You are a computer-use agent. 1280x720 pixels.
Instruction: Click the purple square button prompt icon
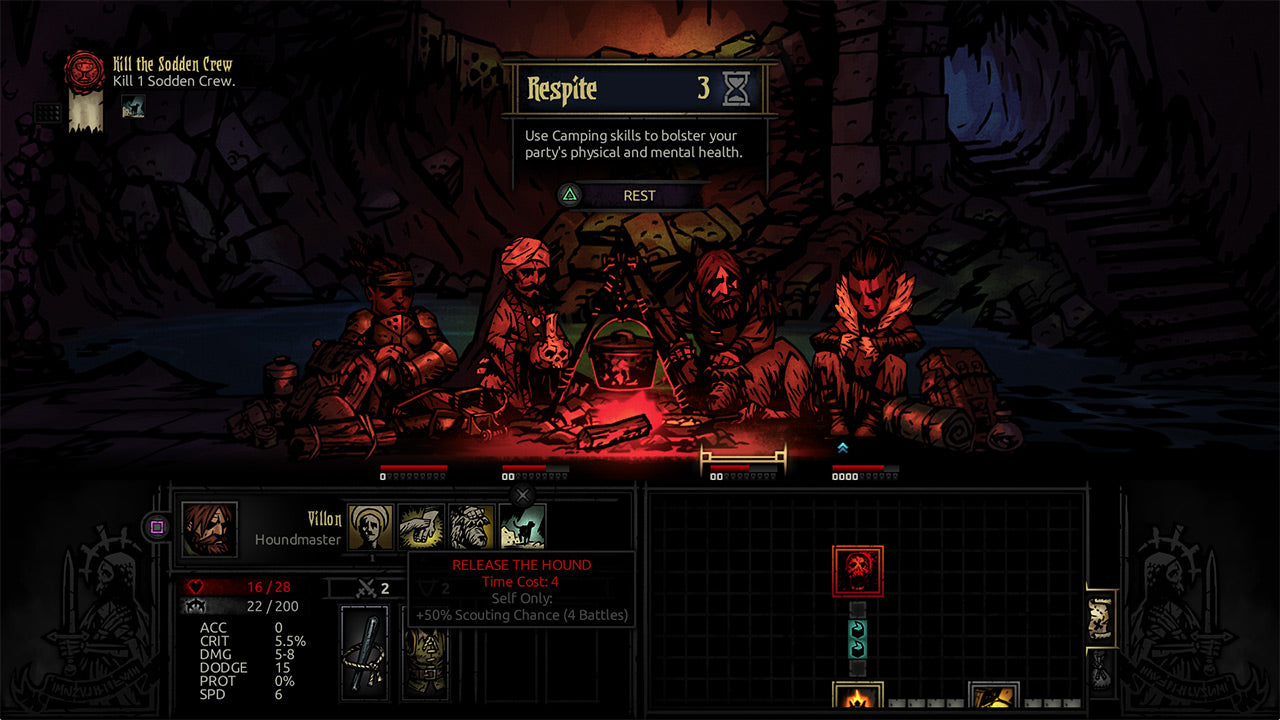coord(156,528)
